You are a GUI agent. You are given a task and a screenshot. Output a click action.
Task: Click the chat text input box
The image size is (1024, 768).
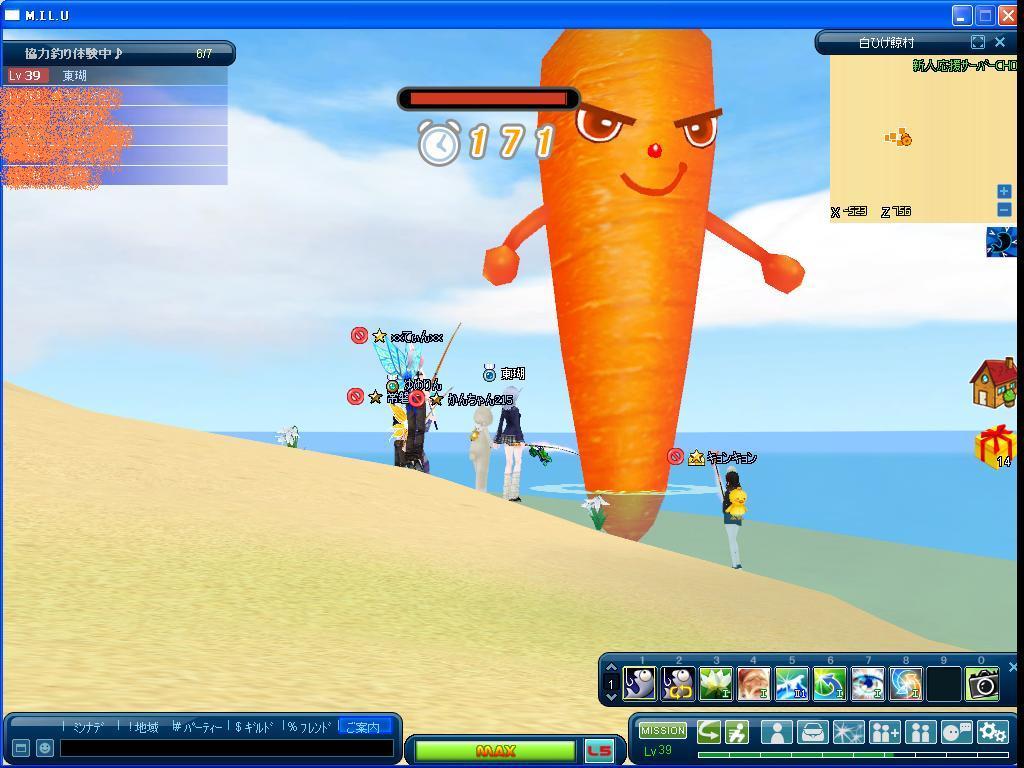pos(226,748)
